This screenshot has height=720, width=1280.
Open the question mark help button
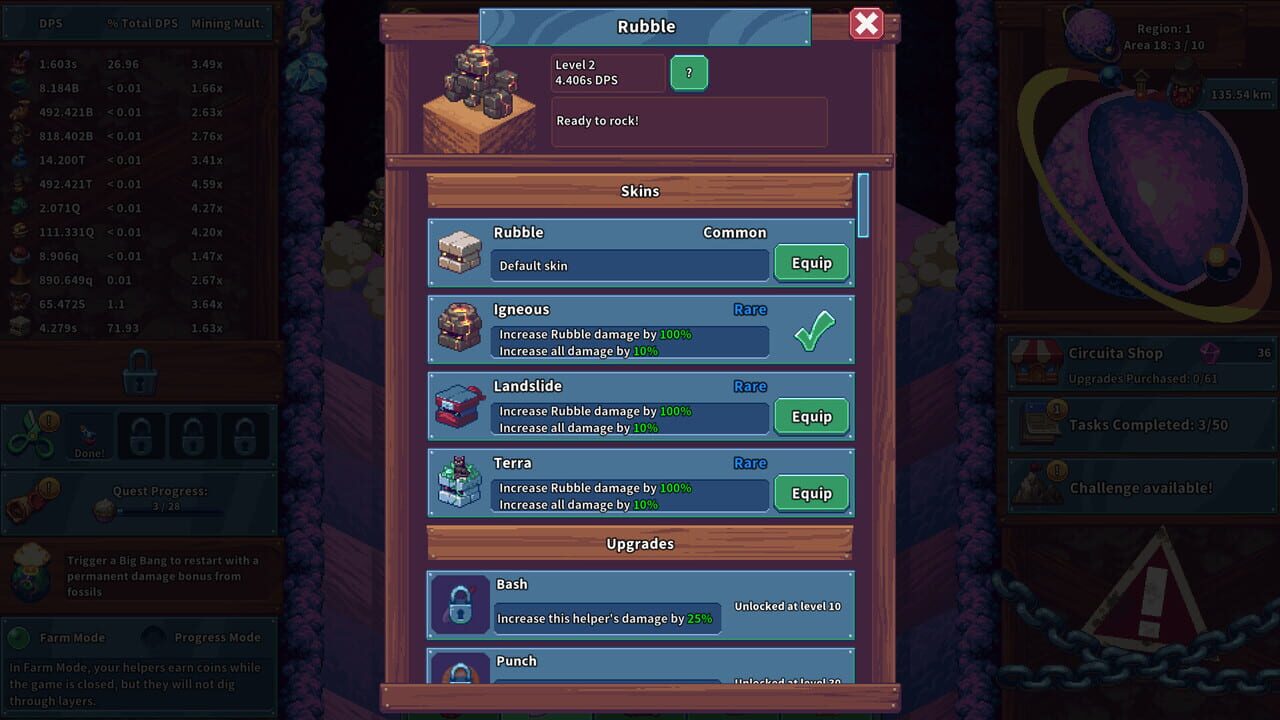[688, 72]
